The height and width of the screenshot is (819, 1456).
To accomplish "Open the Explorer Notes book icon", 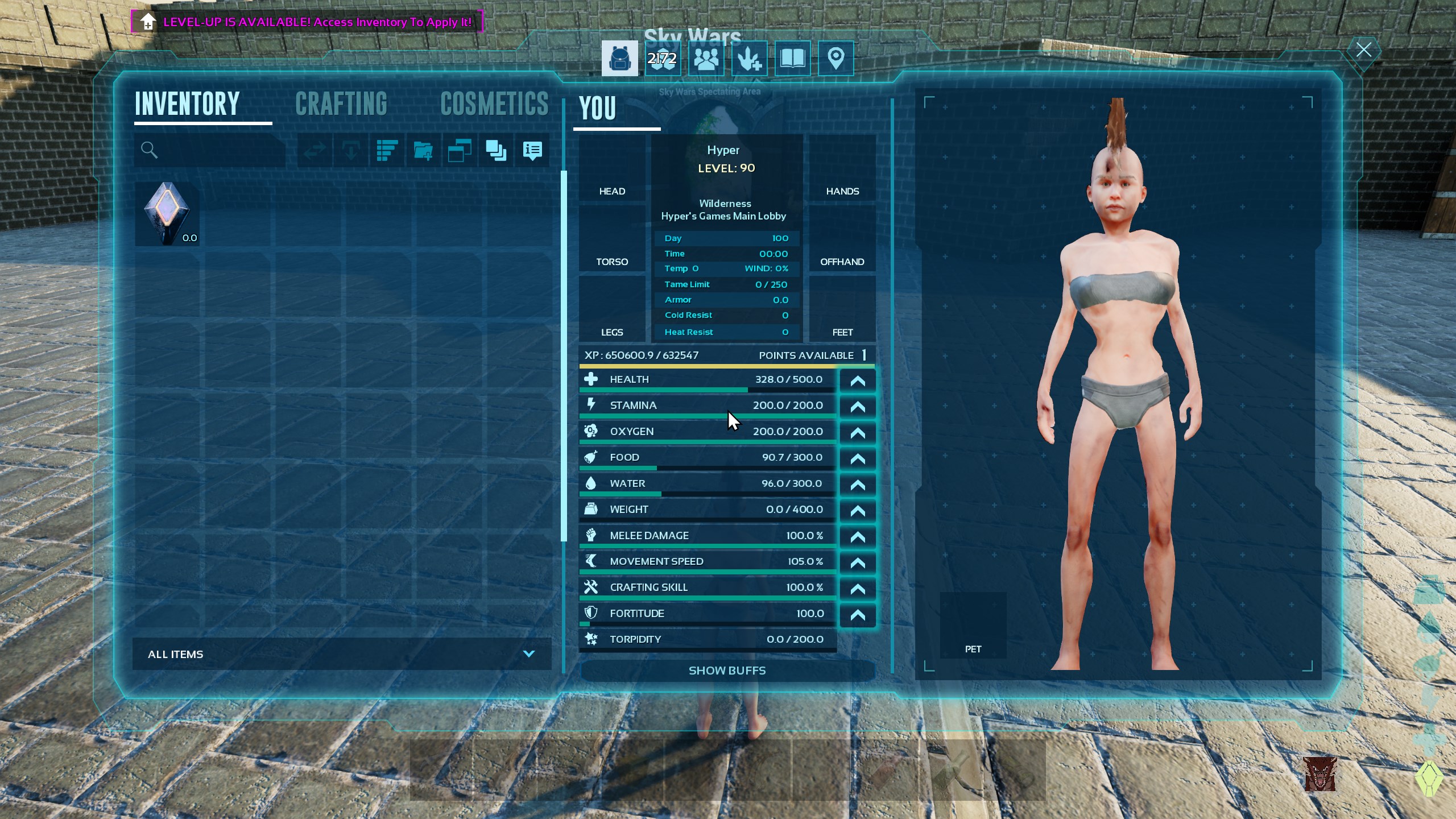I will (792, 59).
